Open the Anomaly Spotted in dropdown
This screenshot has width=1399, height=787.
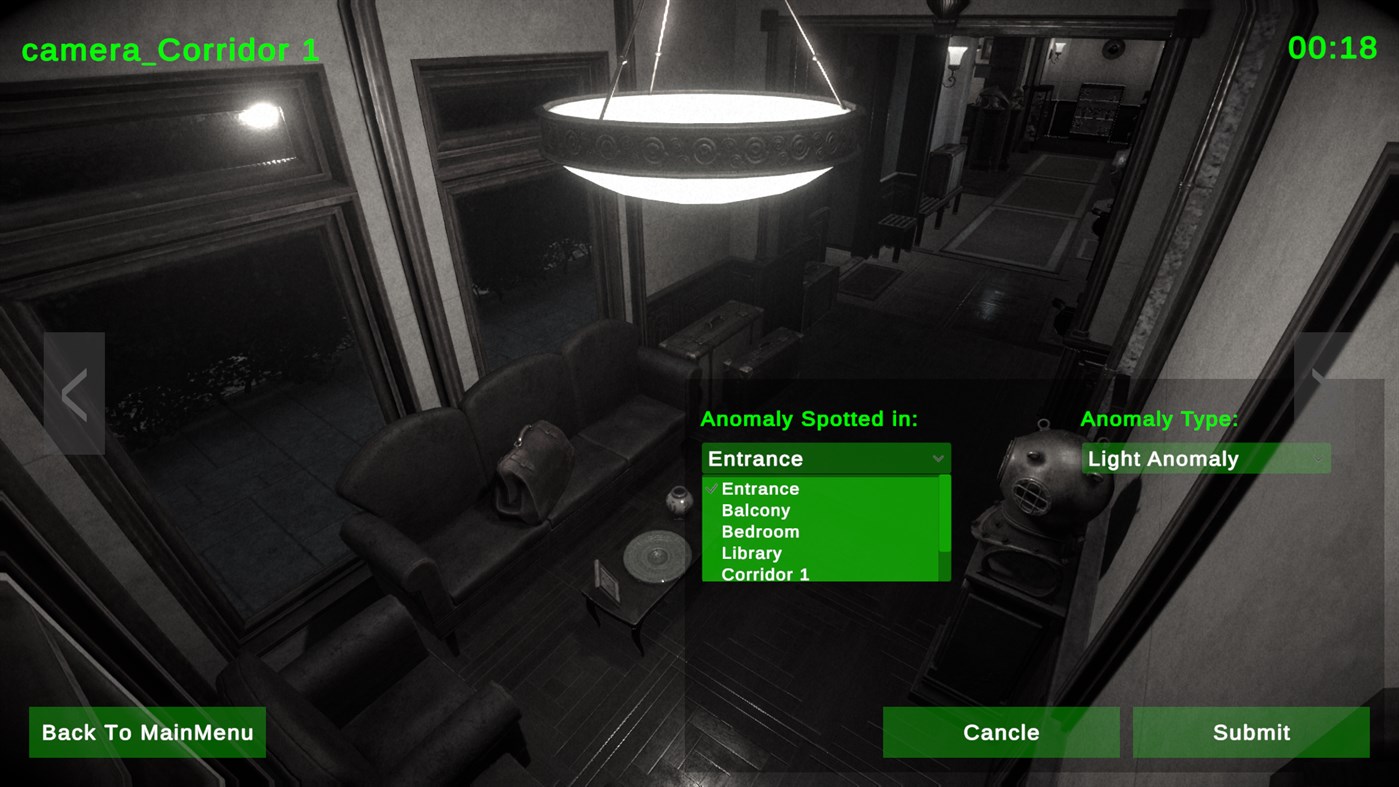(x=824, y=459)
